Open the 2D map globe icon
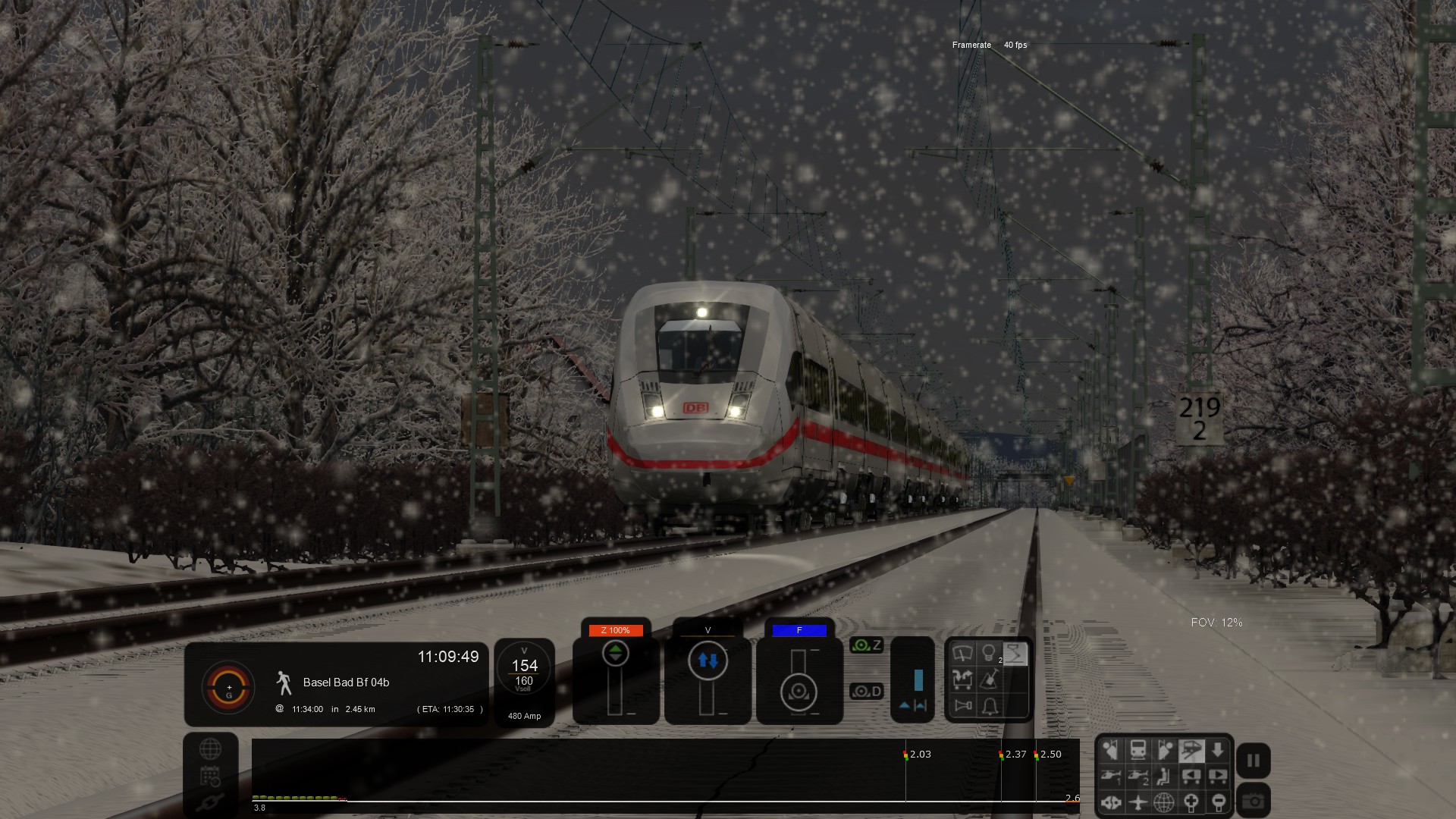The width and height of the screenshot is (1456, 819). (210, 749)
